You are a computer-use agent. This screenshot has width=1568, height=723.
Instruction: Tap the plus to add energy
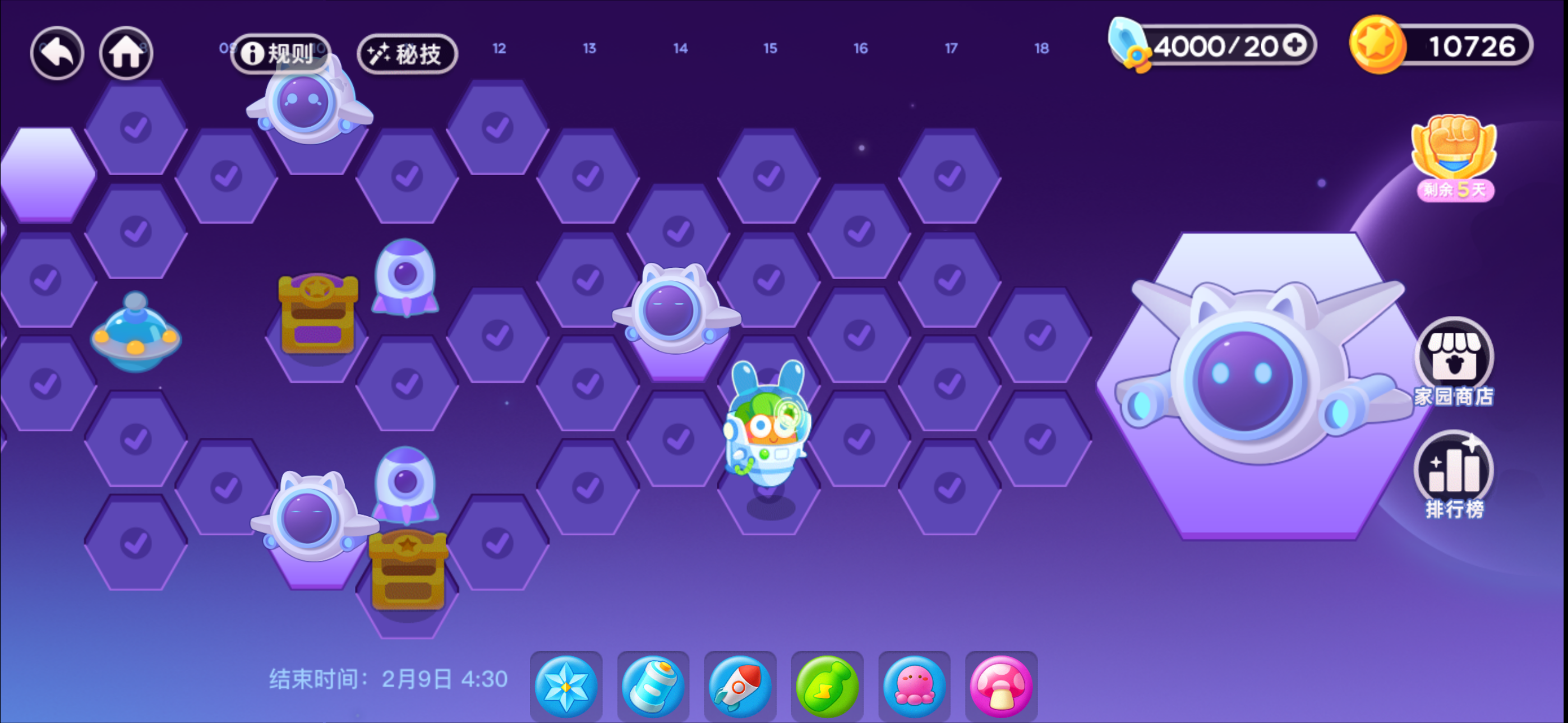pos(1296,44)
